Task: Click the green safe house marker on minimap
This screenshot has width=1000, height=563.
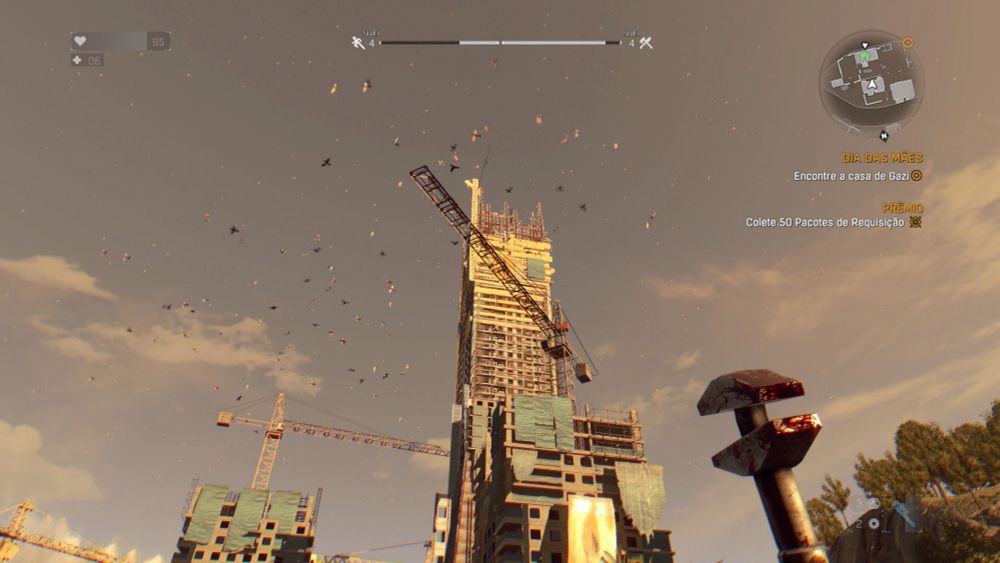Action: 864,59
